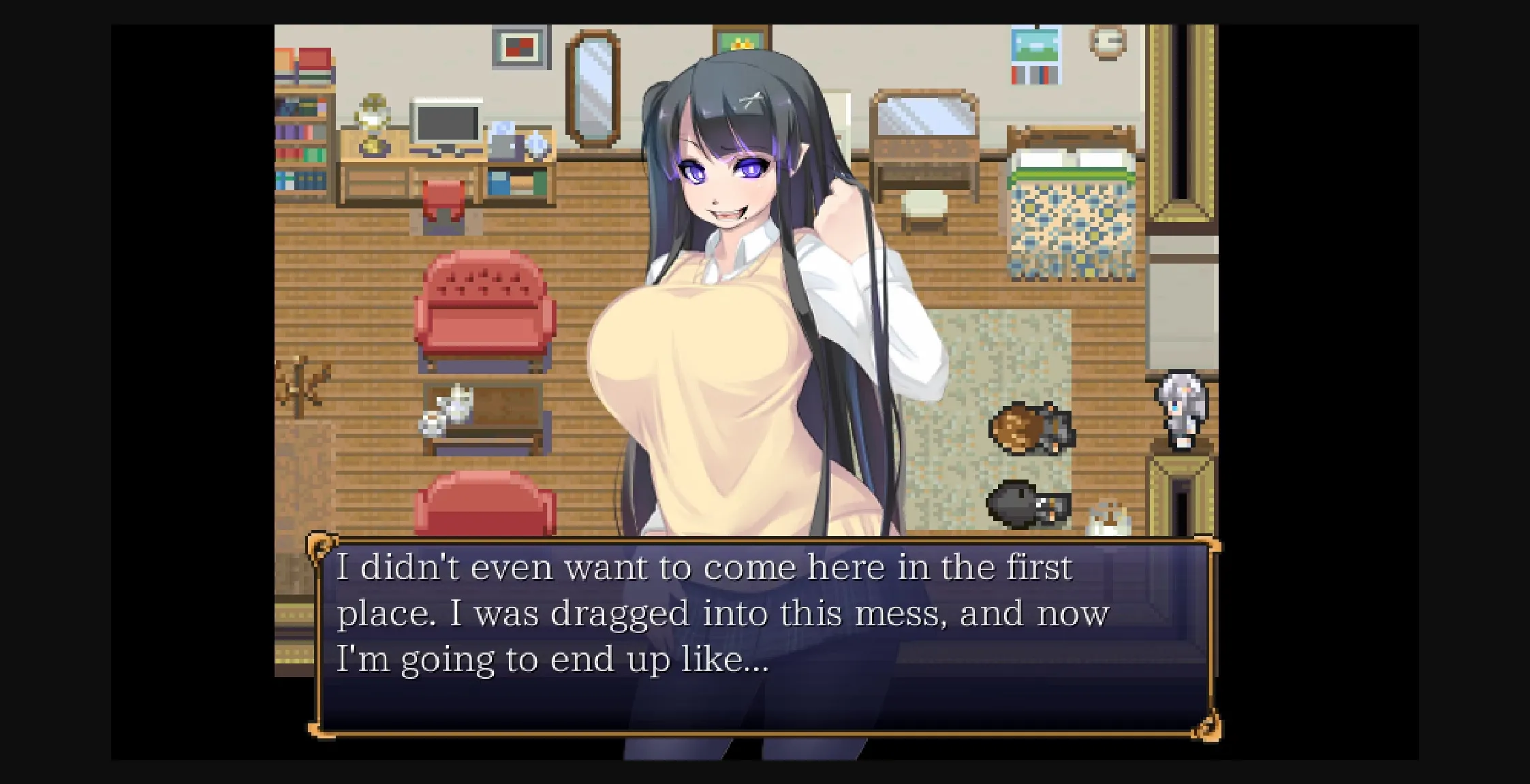Select the framed checkered painting on the wall

[521, 48]
